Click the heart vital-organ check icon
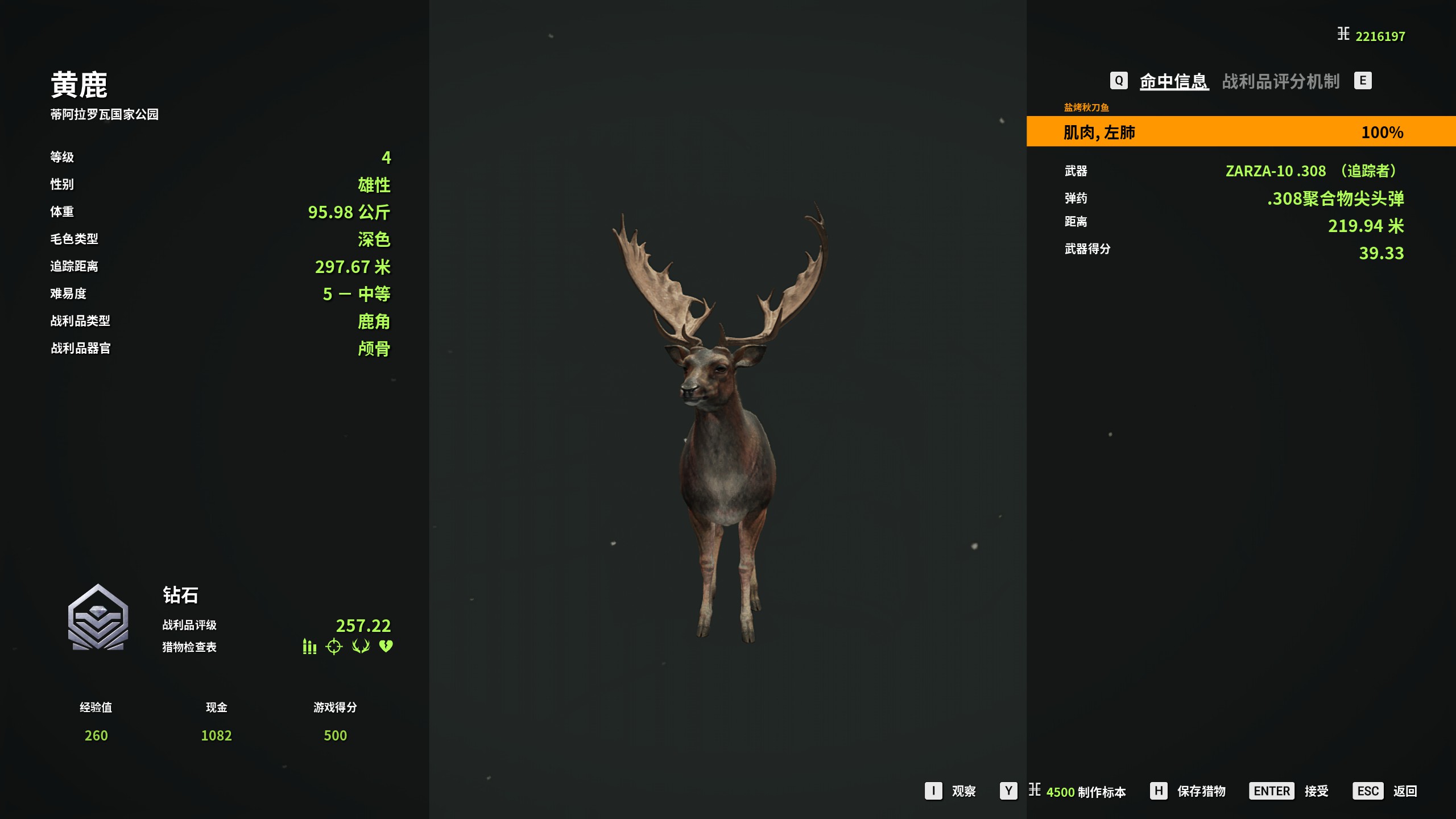Screen dimensions: 1456x819 (x=386, y=647)
